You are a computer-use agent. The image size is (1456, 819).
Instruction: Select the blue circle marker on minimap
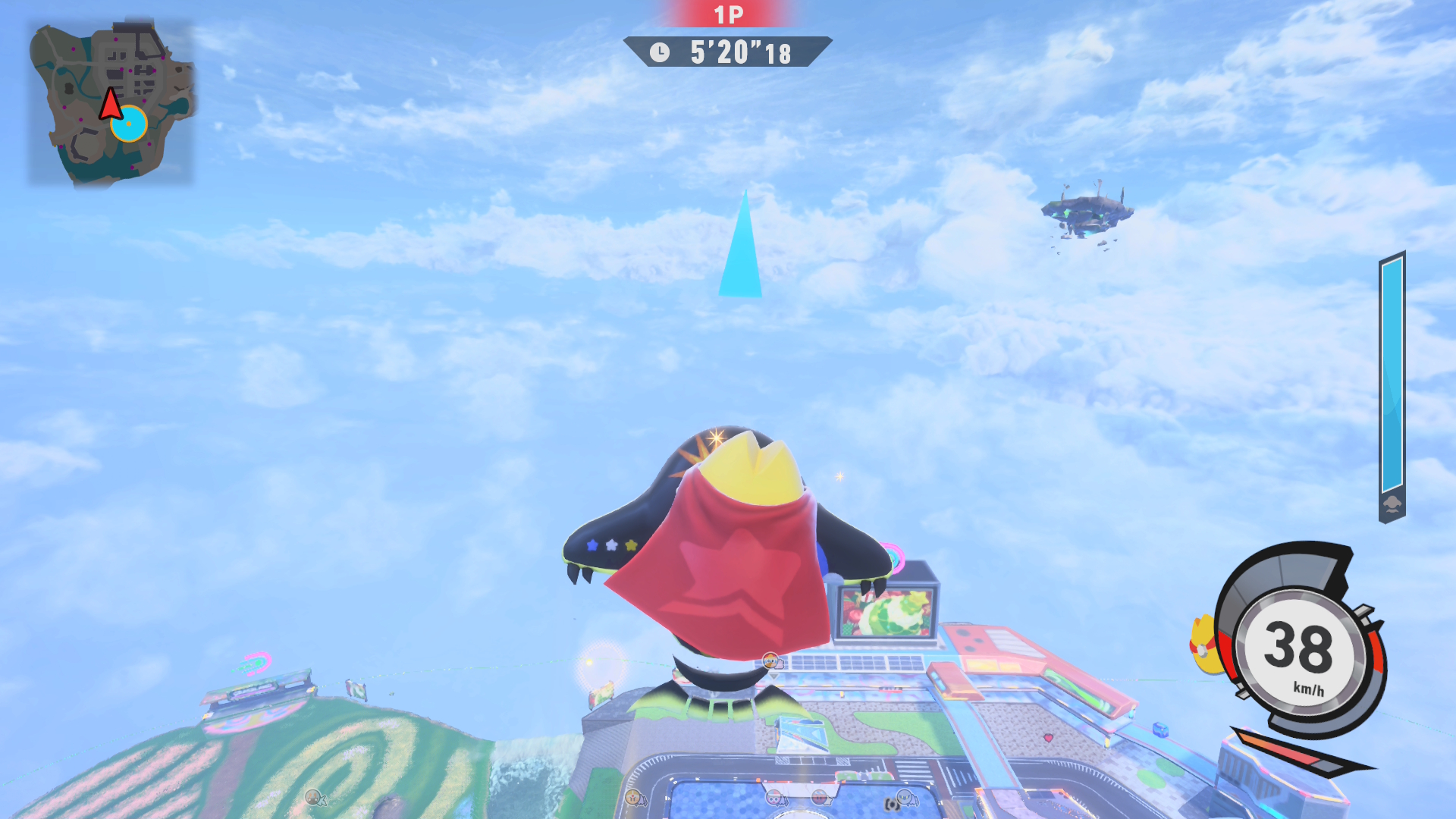(130, 124)
